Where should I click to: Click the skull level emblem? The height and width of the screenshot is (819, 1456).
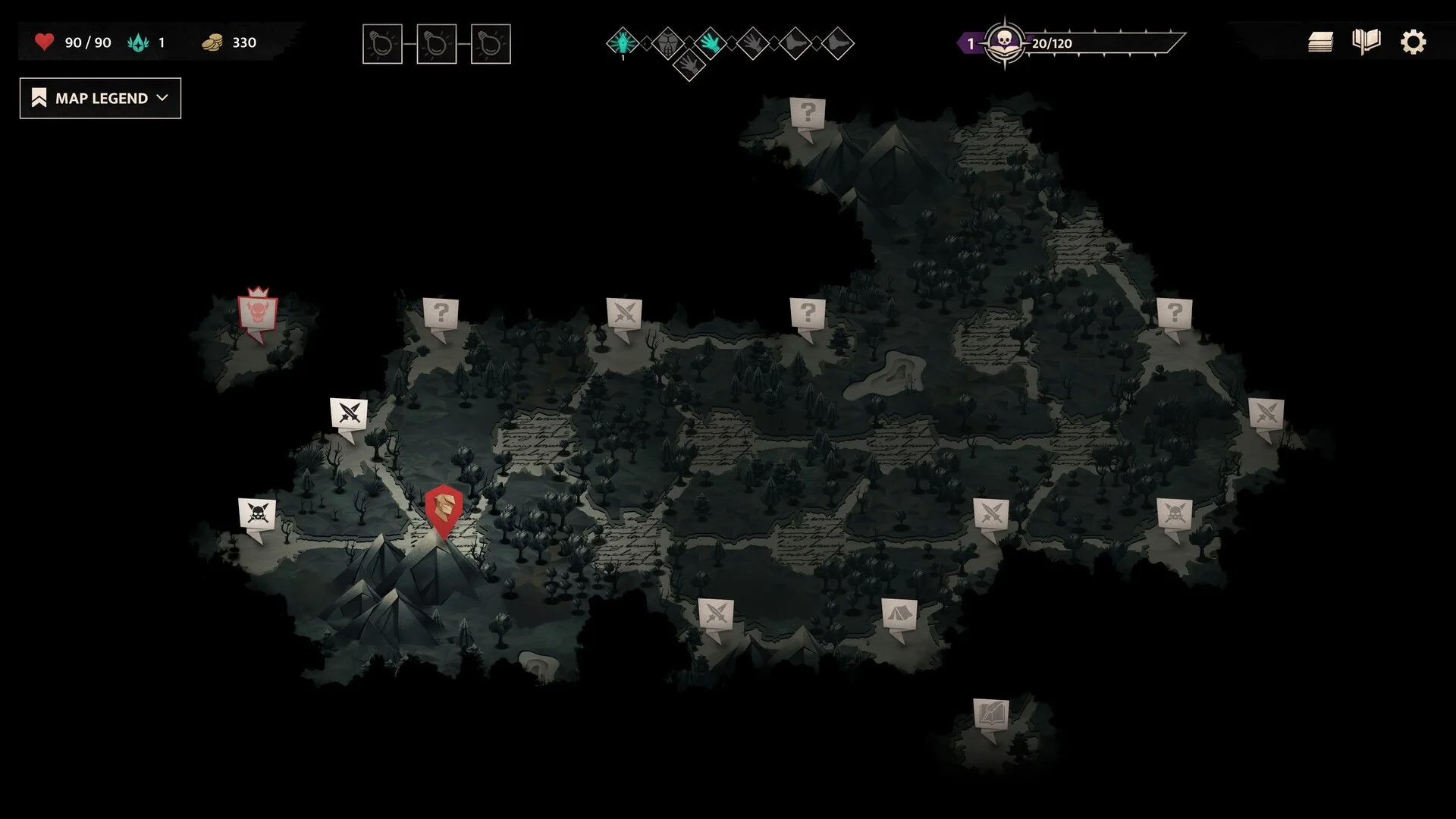tap(1005, 42)
